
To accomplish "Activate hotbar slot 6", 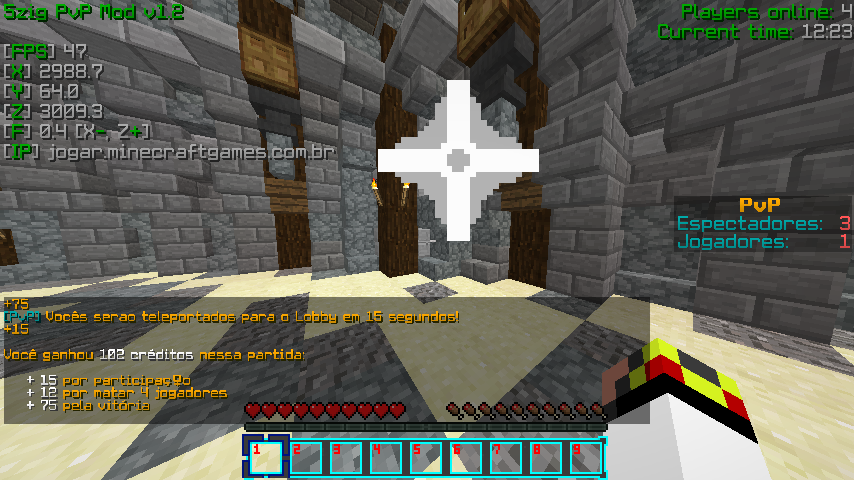I will [466, 458].
